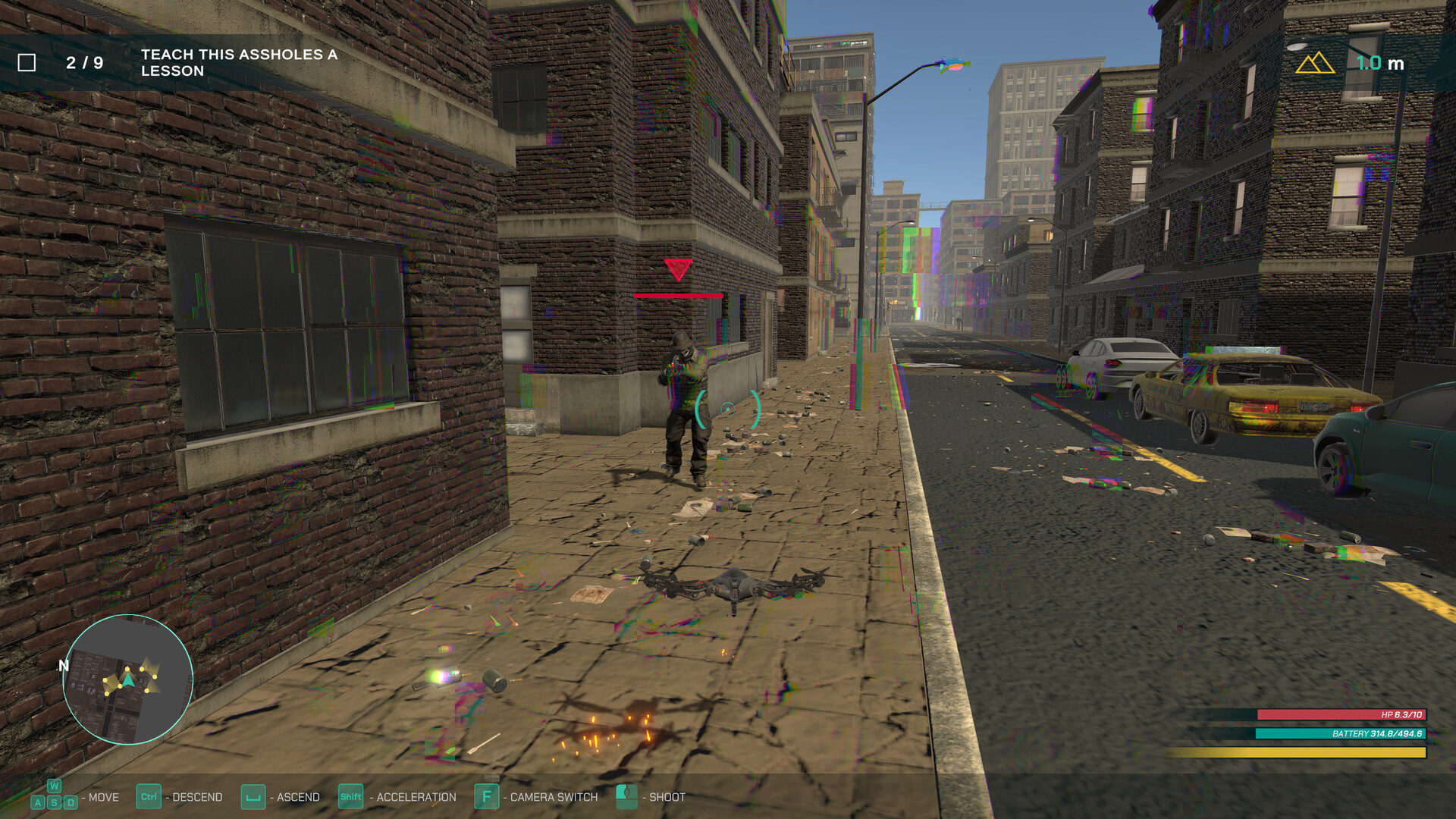Open the TEACH THIS ASSHOLES A LESSON objective

coord(237,62)
